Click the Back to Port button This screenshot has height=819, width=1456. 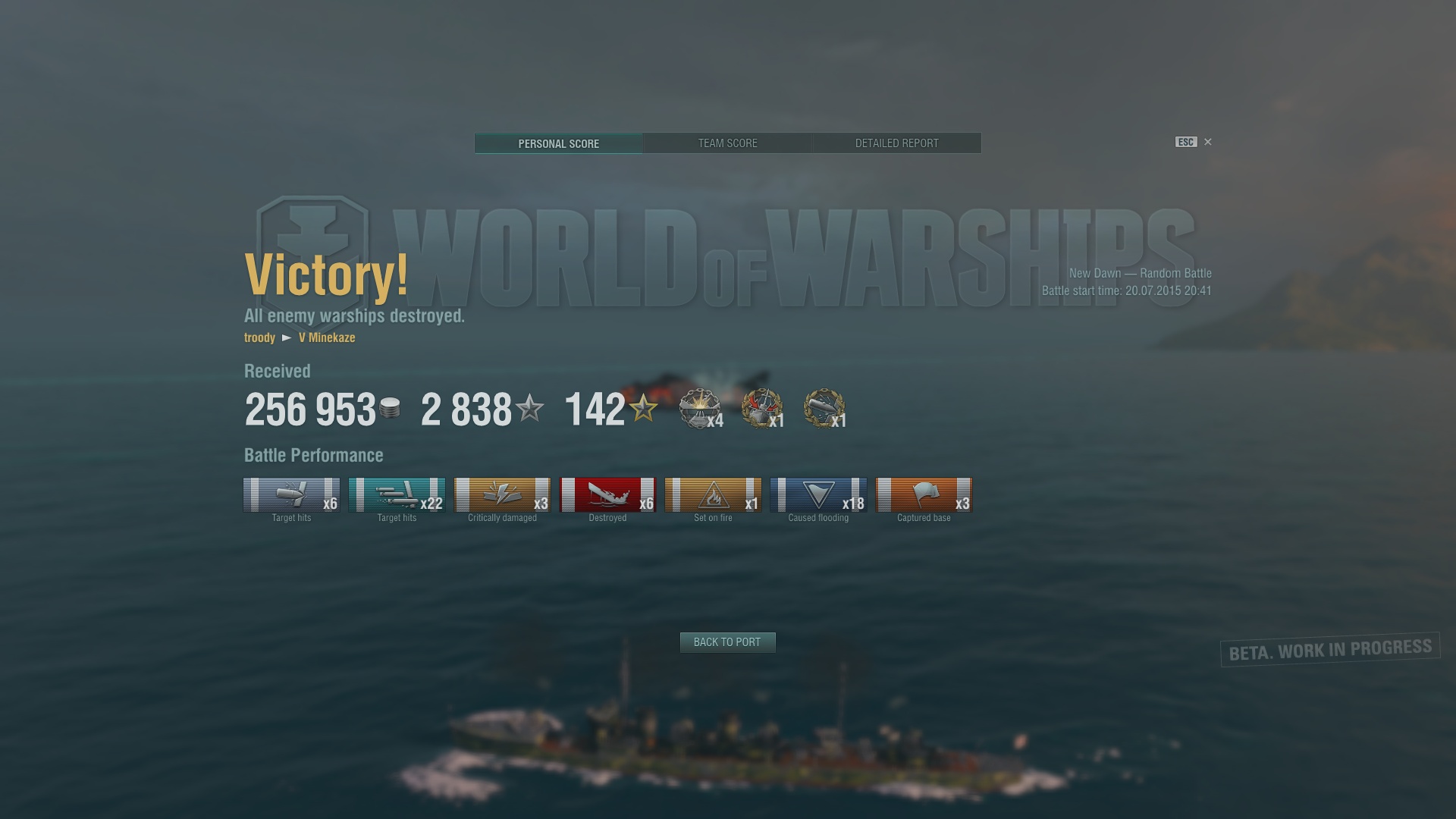[x=727, y=642]
